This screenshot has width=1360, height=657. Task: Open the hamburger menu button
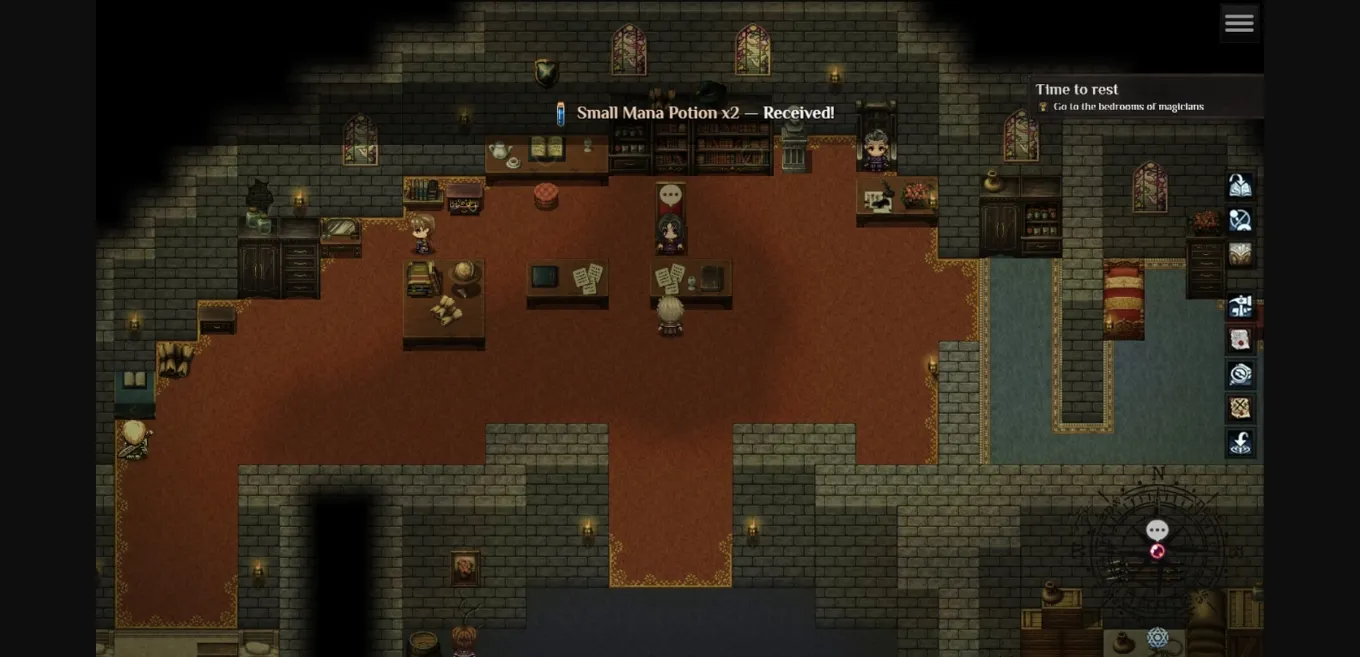coord(1239,23)
